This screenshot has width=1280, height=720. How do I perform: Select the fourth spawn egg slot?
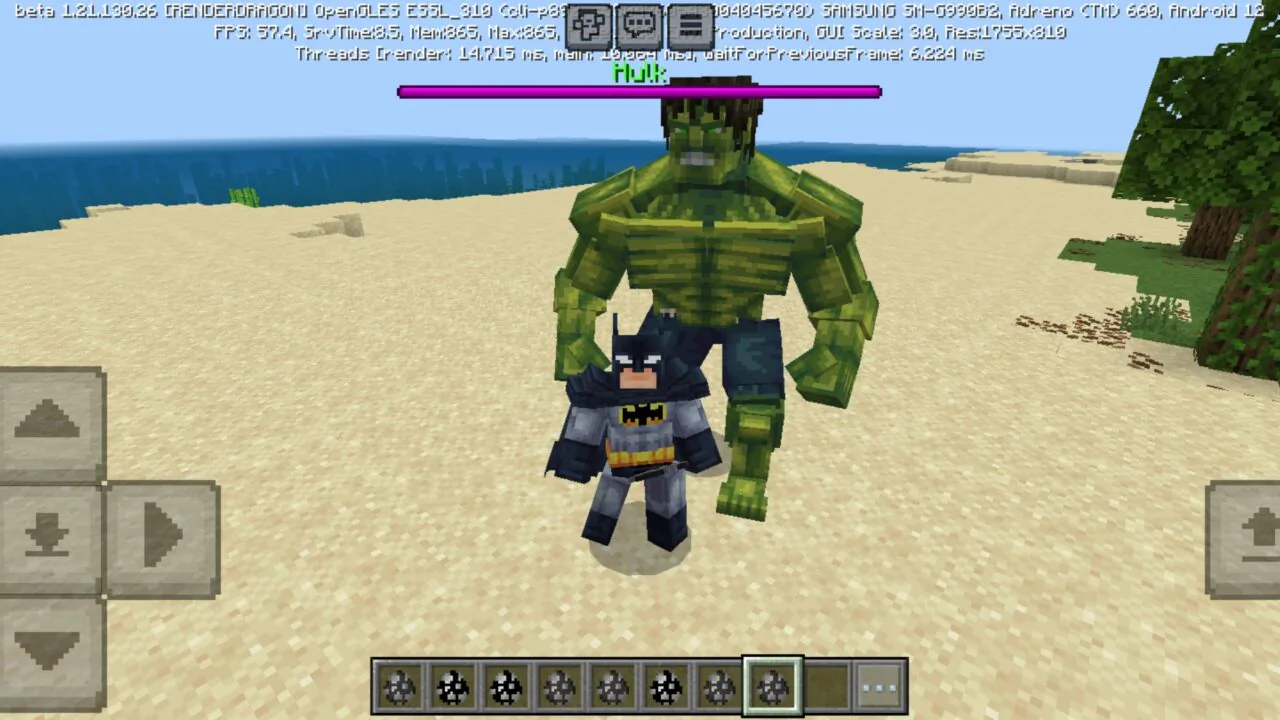tap(560, 687)
